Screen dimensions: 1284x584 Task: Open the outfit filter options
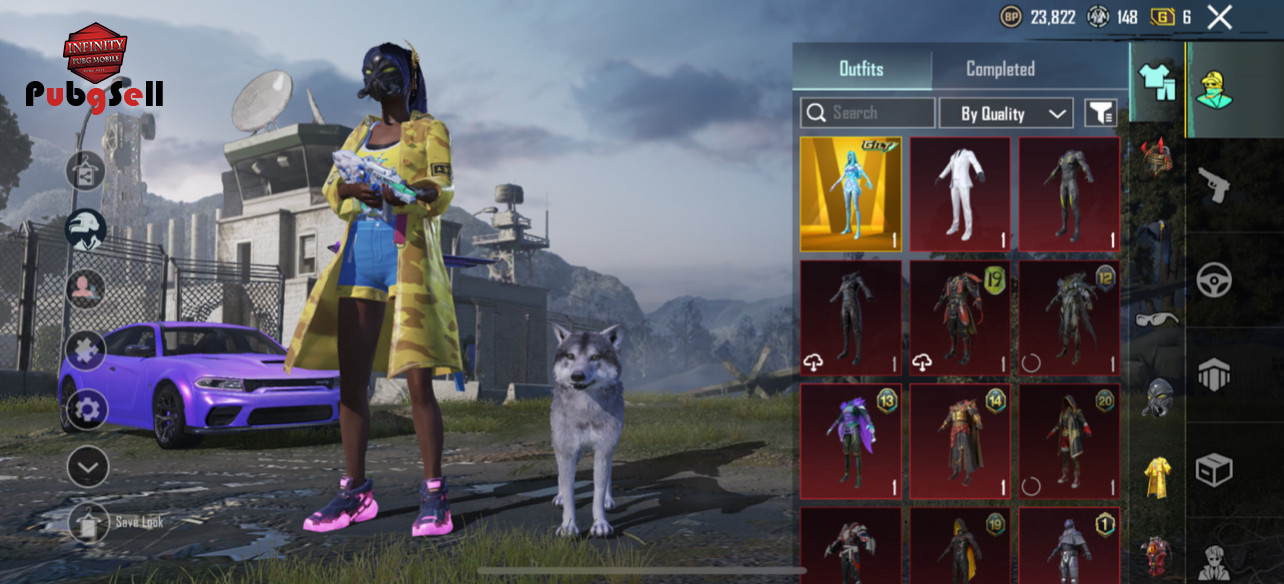(1101, 113)
